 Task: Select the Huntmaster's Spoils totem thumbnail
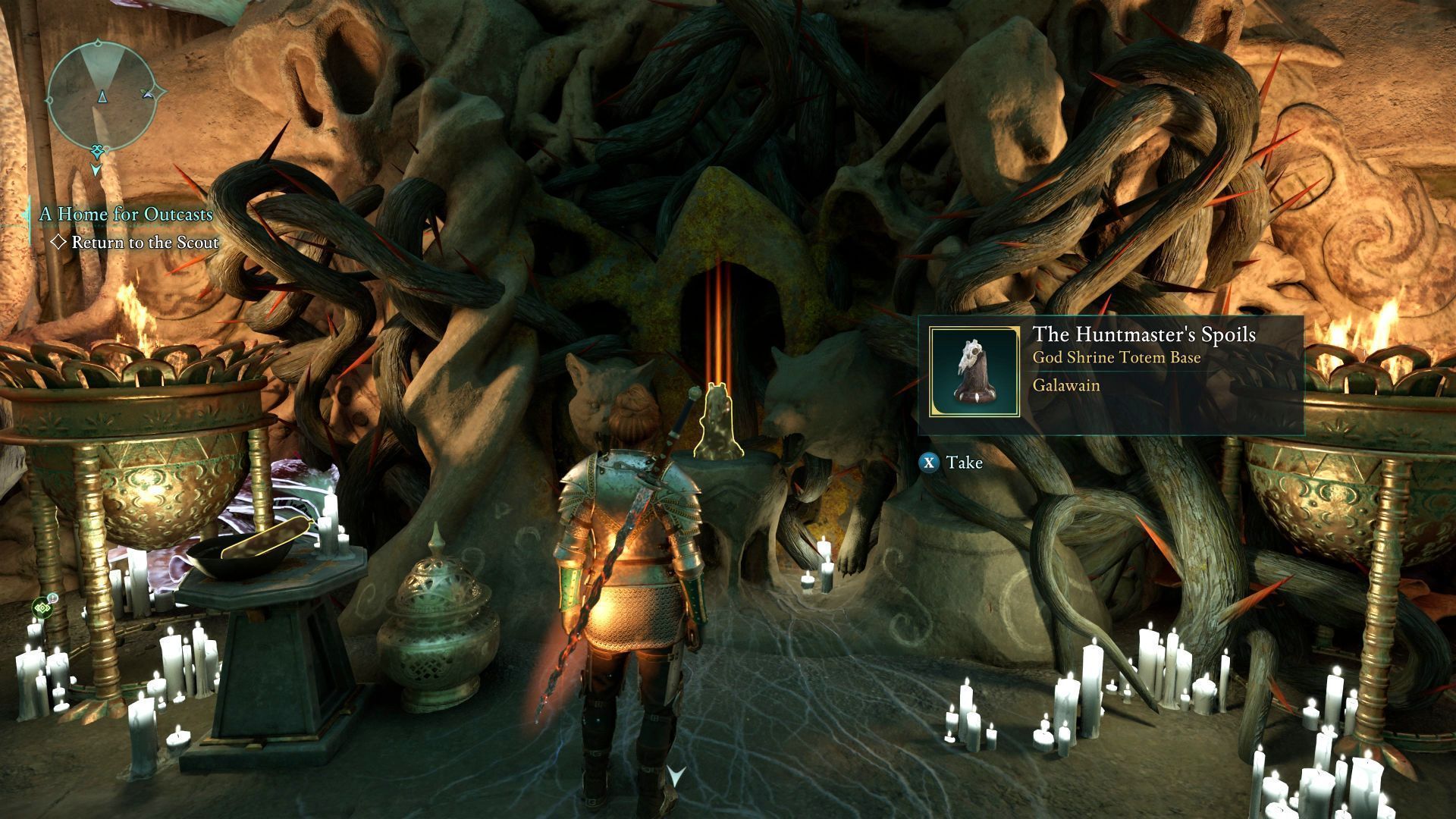click(x=974, y=372)
